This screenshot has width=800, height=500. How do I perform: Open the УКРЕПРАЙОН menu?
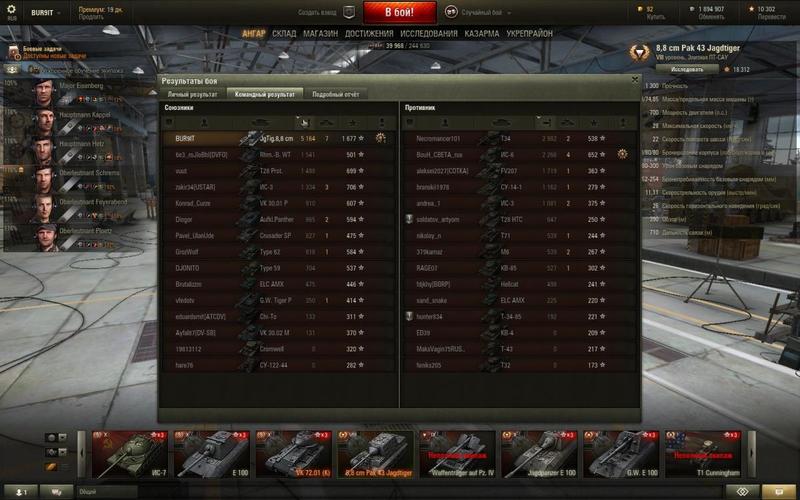(x=530, y=33)
